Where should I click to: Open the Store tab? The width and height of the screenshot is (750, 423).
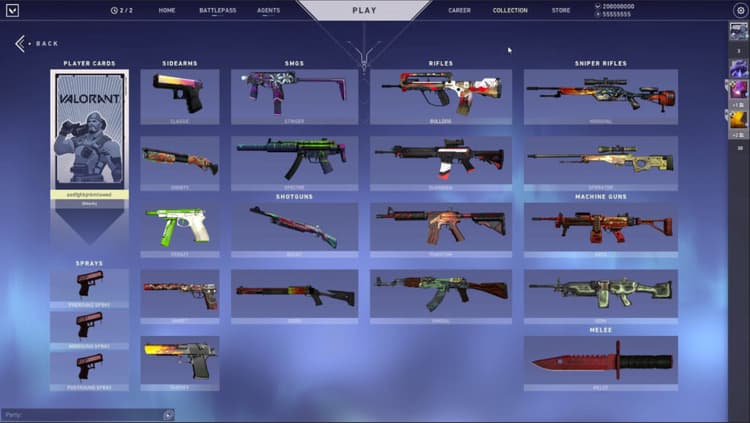click(x=561, y=10)
